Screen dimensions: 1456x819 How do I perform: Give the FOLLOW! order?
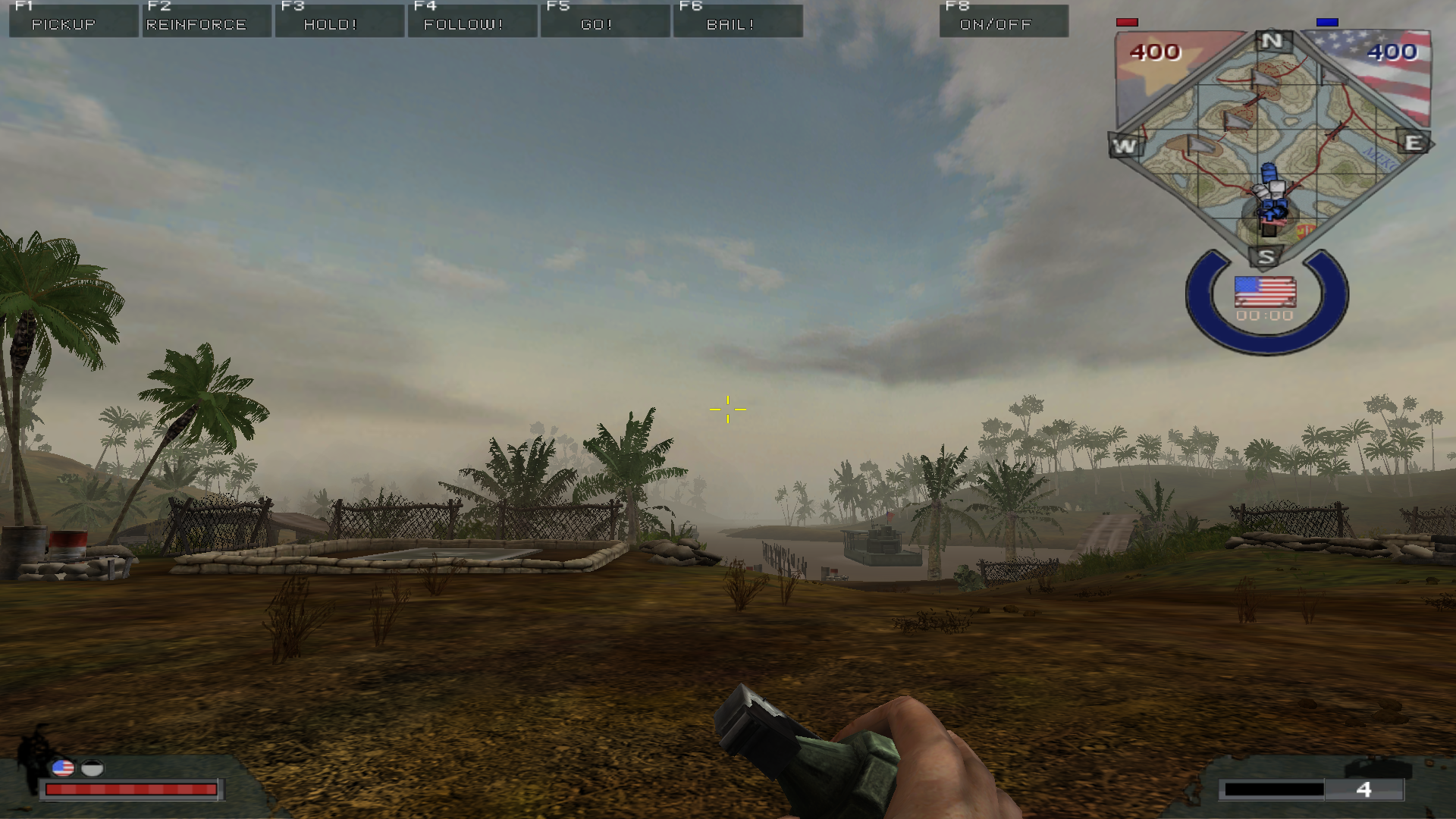point(472,21)
